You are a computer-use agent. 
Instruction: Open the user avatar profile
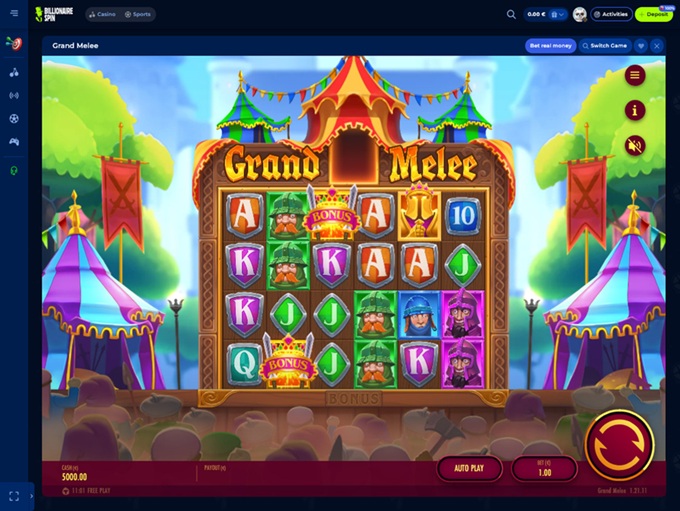(580, 14)
